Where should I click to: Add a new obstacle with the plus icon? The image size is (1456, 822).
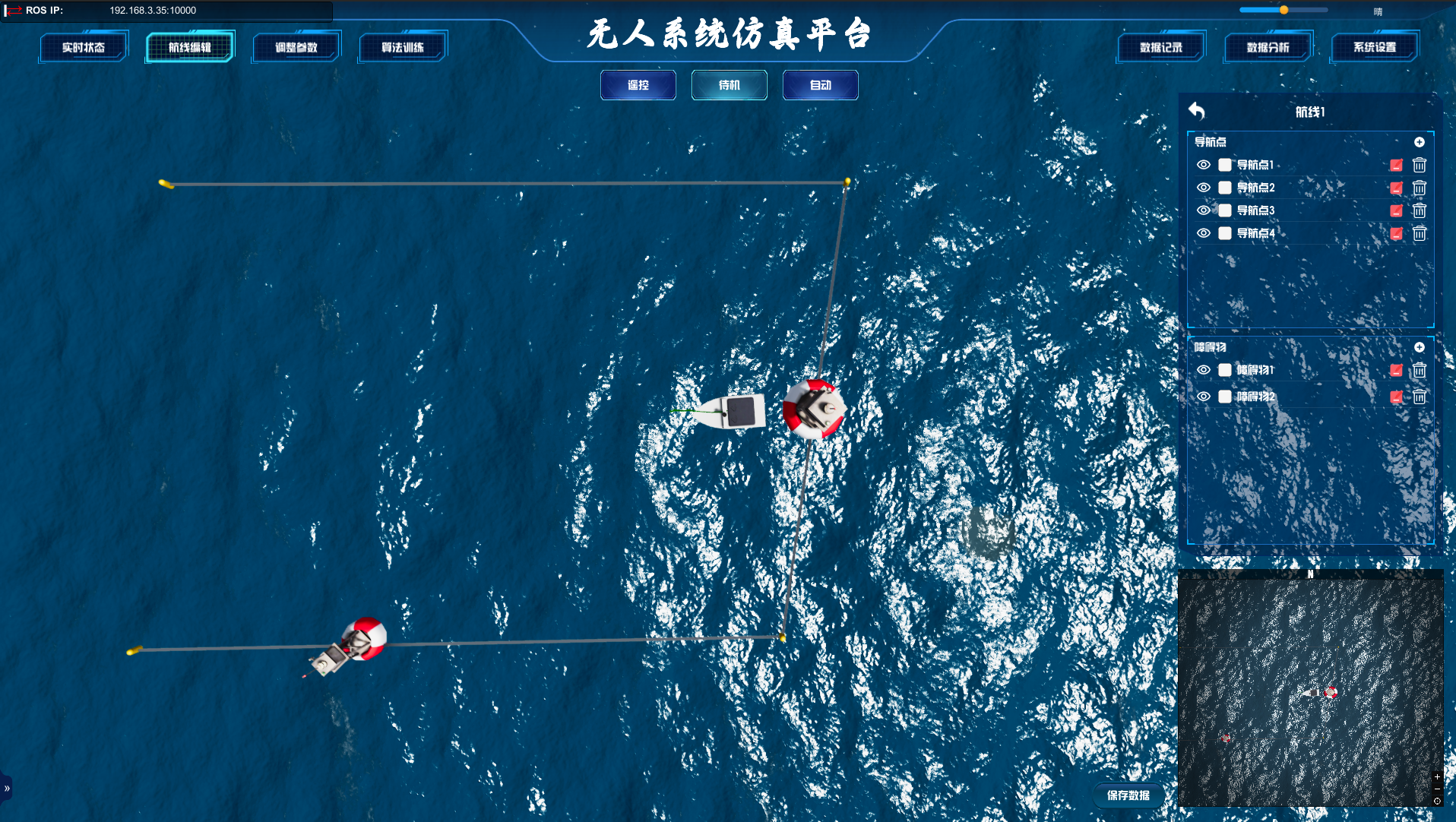(x=1420, y=347)
